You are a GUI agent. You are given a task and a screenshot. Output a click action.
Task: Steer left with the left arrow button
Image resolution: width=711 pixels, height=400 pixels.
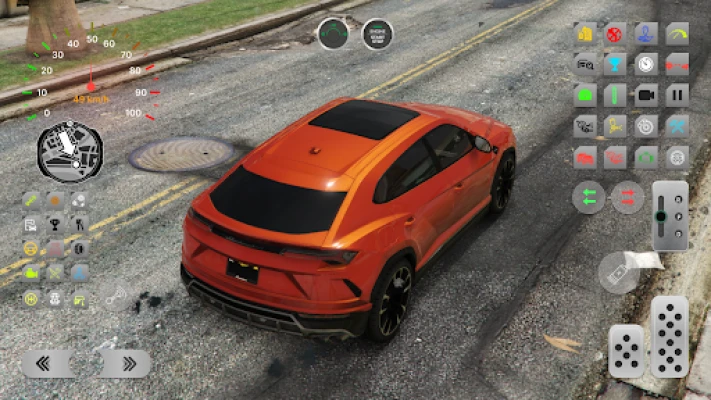point(47,363)
